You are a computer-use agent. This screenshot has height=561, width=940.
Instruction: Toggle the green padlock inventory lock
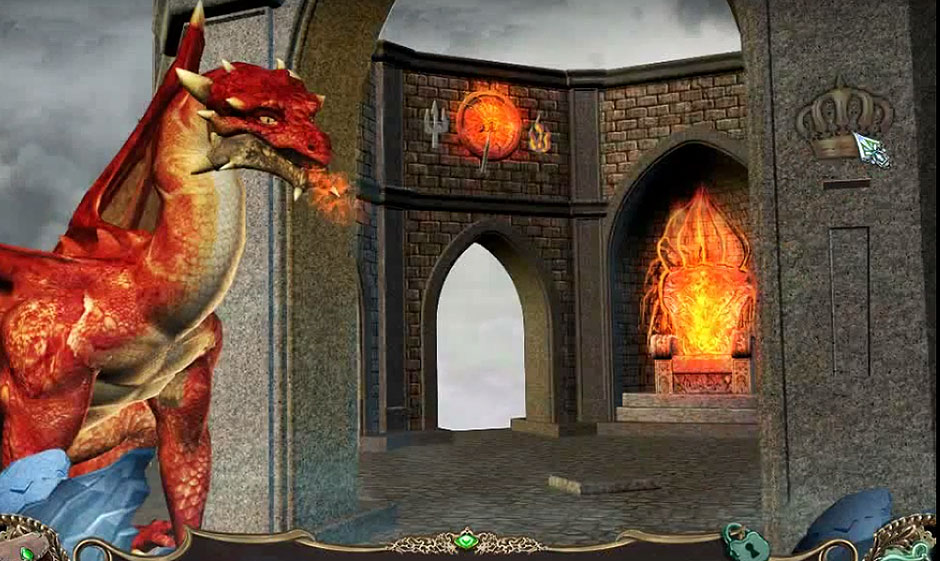click(746, 543)
